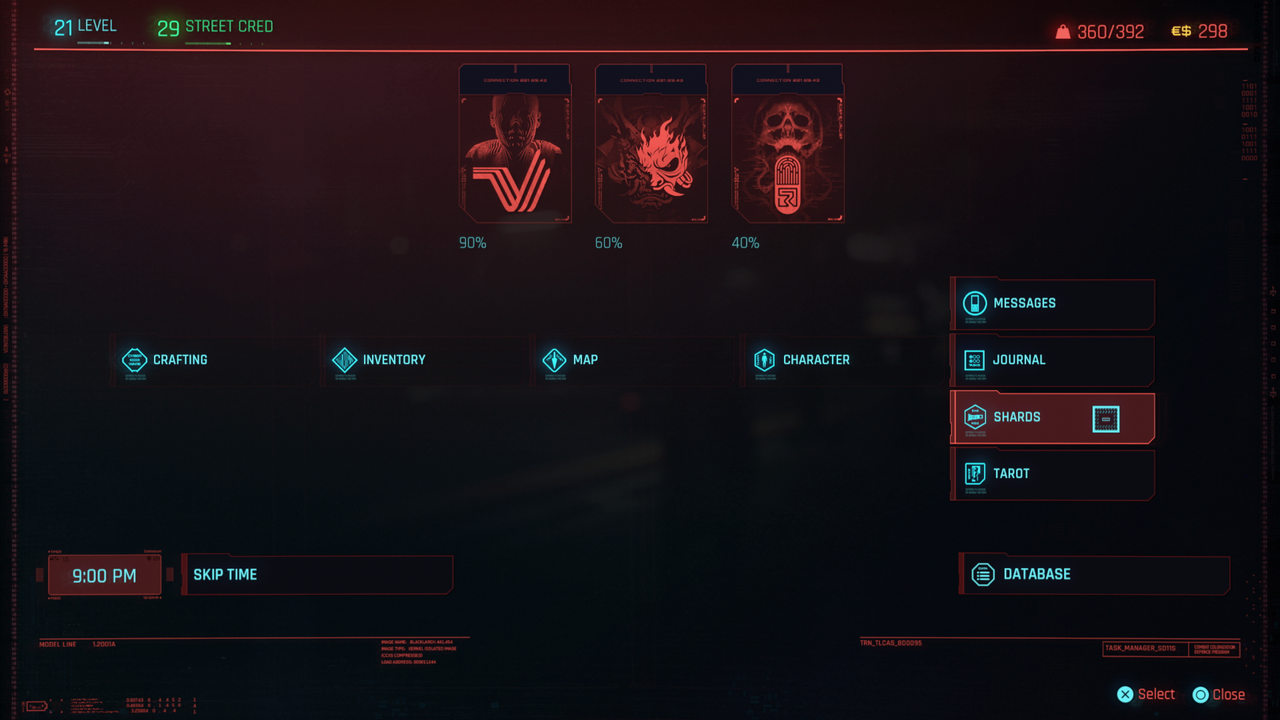Open the Johnny Silverhand 60% card
The image size is (1280, 720).
point(651,147)
